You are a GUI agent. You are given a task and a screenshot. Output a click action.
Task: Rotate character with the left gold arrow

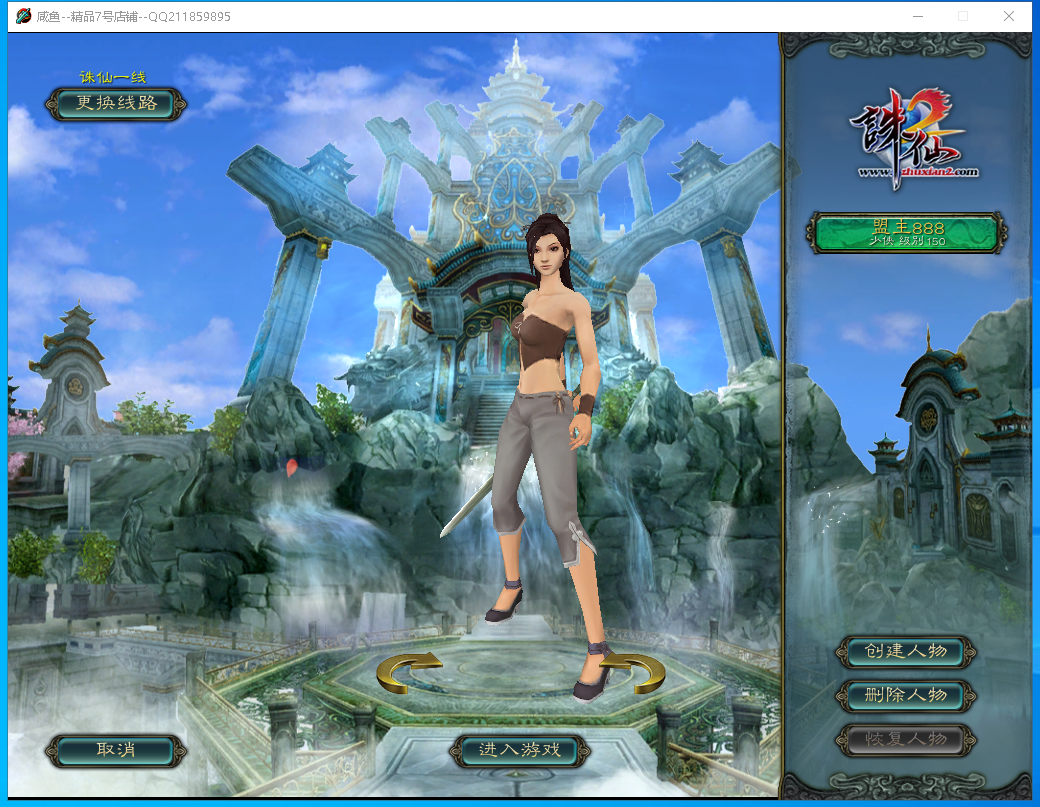coord(409,671)
